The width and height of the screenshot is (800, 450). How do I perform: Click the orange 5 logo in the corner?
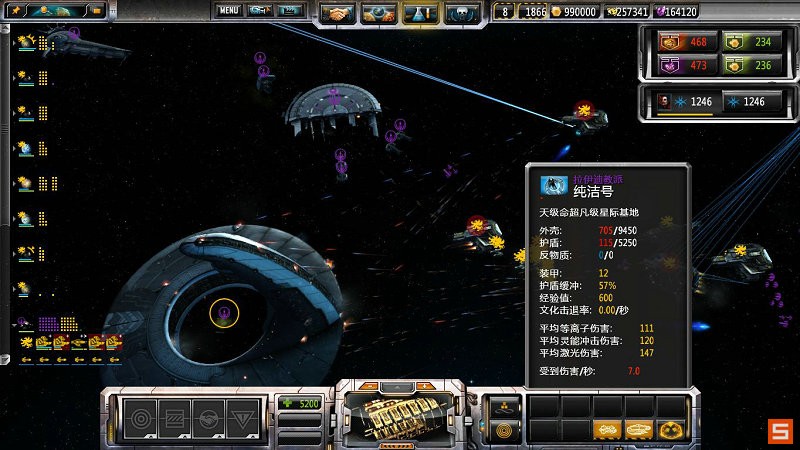(x=779, y=431)
